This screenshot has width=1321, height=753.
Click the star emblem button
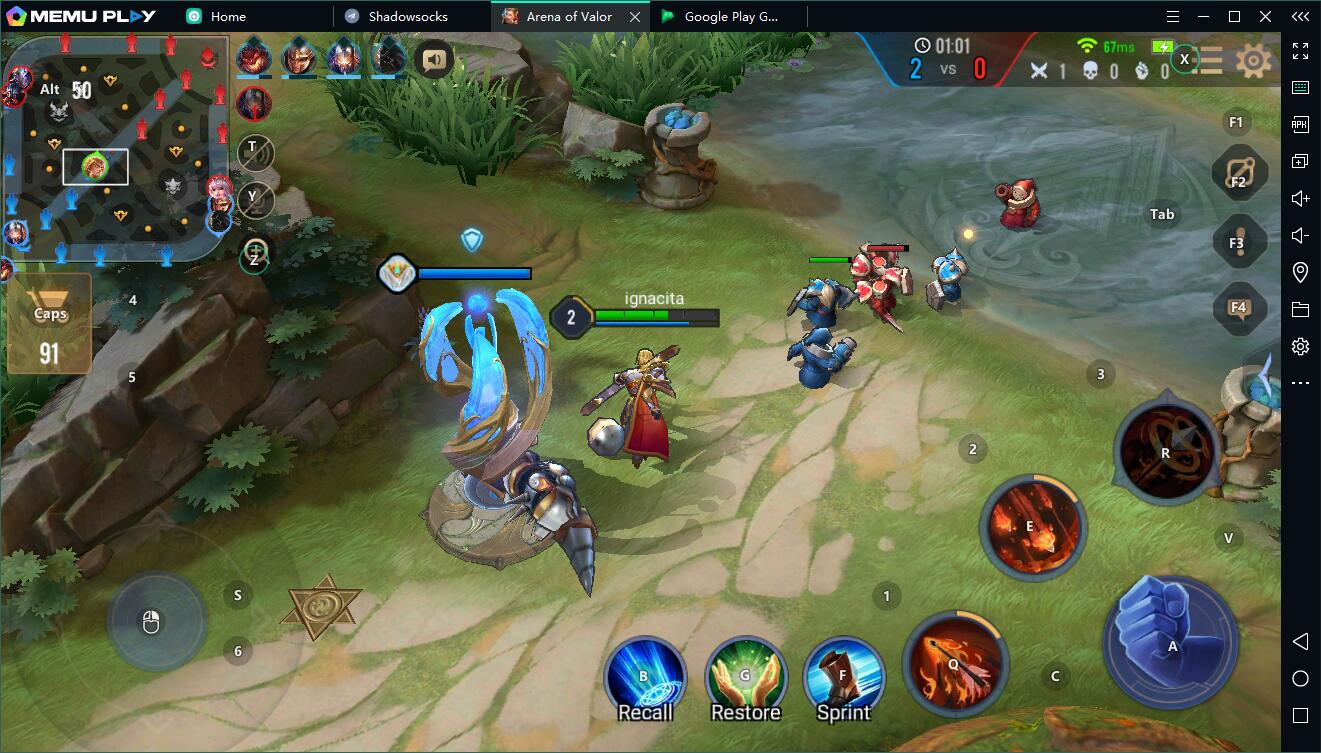[323, 607]
